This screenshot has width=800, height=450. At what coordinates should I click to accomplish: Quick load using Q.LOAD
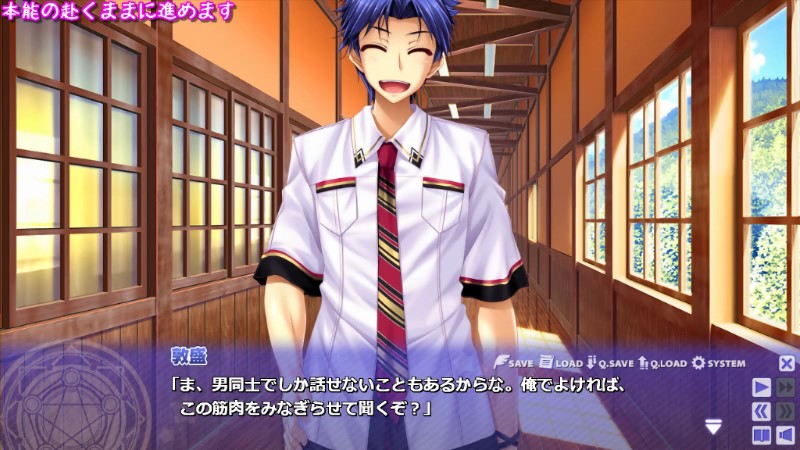662,363
